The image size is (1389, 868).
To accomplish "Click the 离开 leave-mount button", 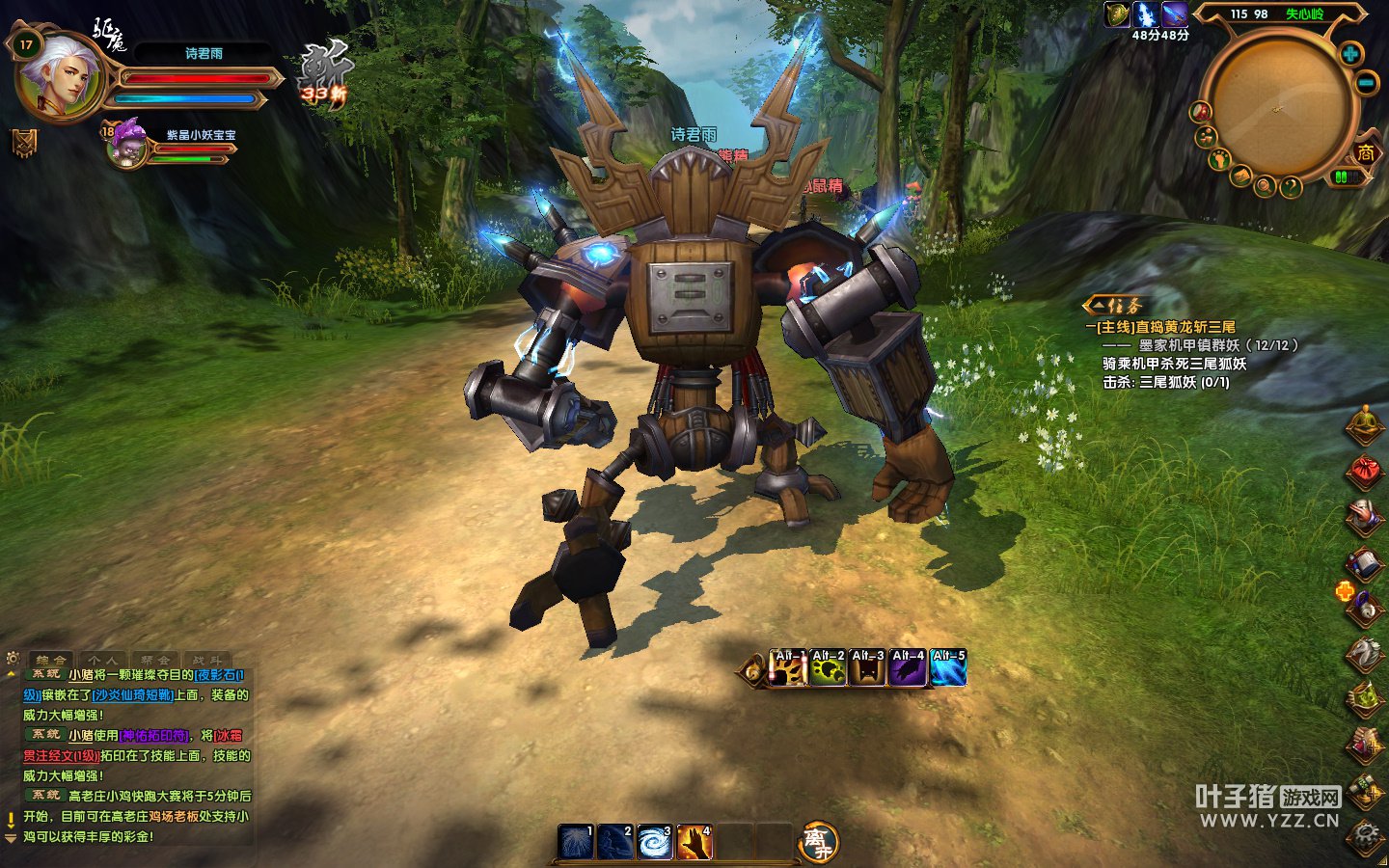I will coord(819,843).
